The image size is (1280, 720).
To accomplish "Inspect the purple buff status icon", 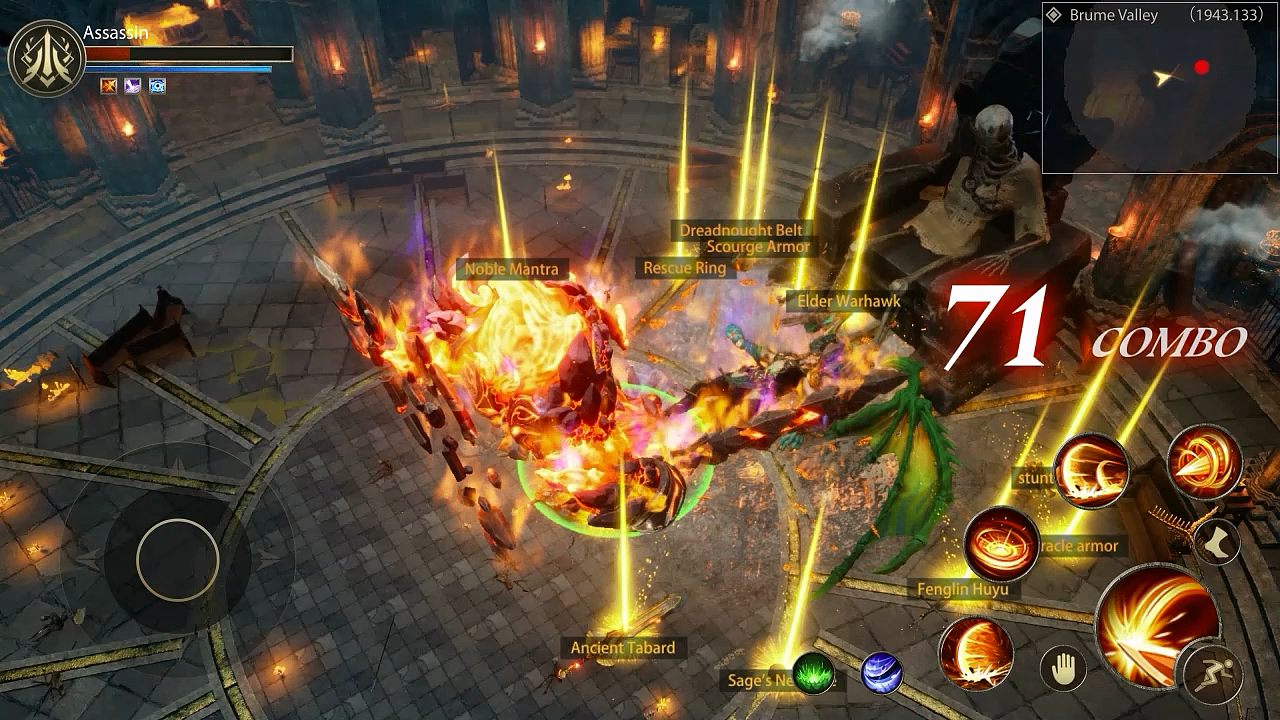I will point(133,86).
